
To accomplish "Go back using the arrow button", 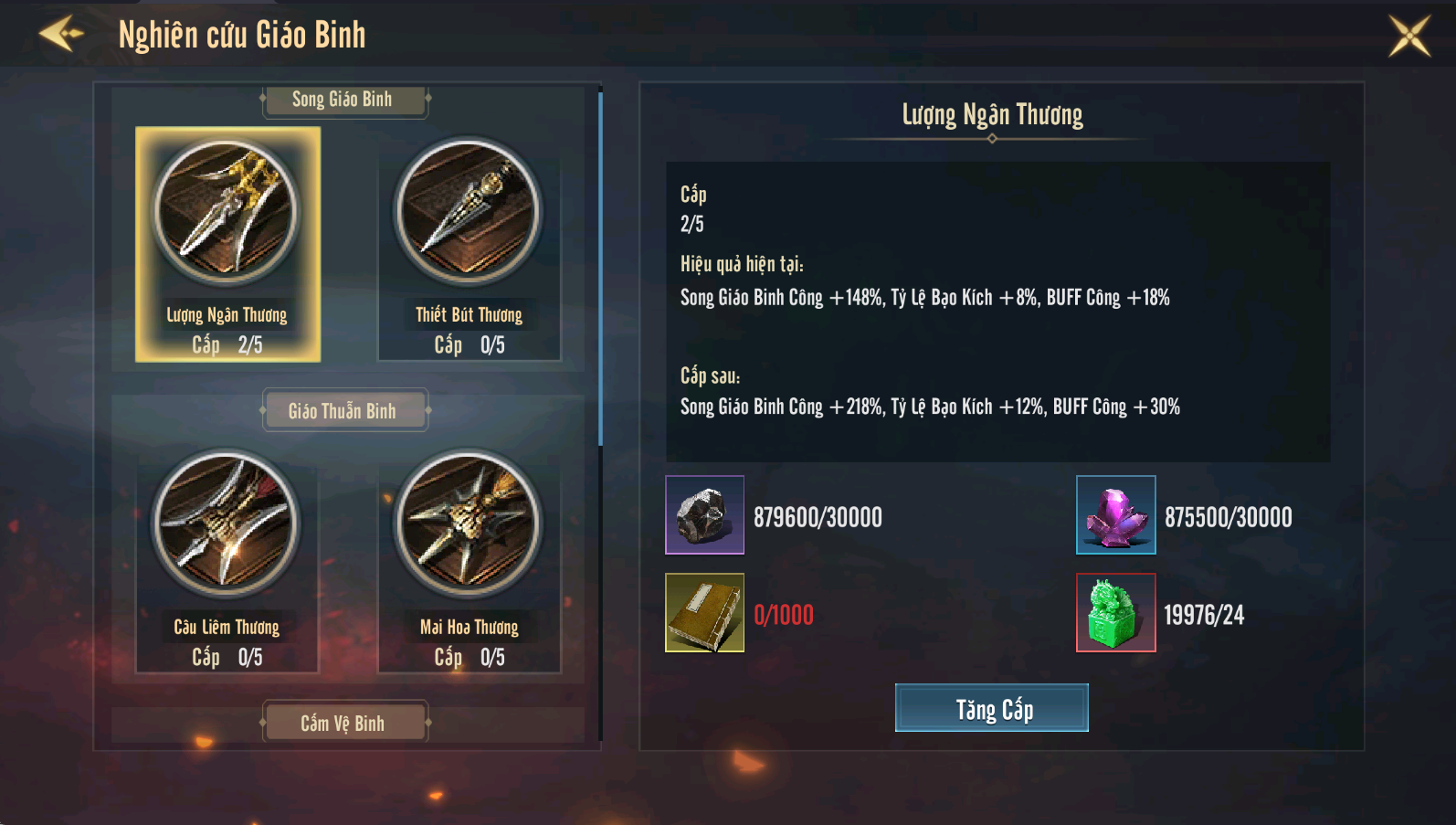I will pos(62,35).
